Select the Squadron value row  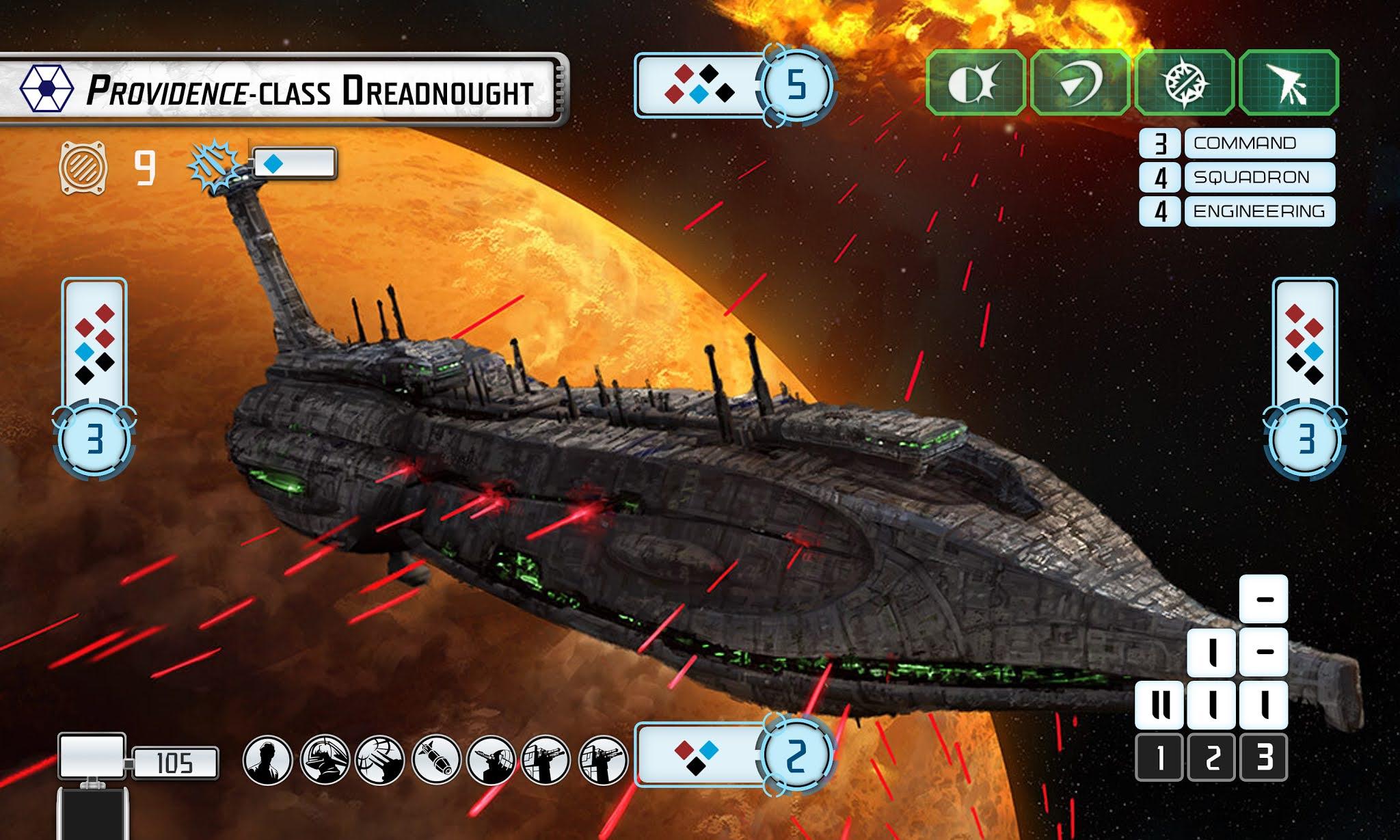1237,178
